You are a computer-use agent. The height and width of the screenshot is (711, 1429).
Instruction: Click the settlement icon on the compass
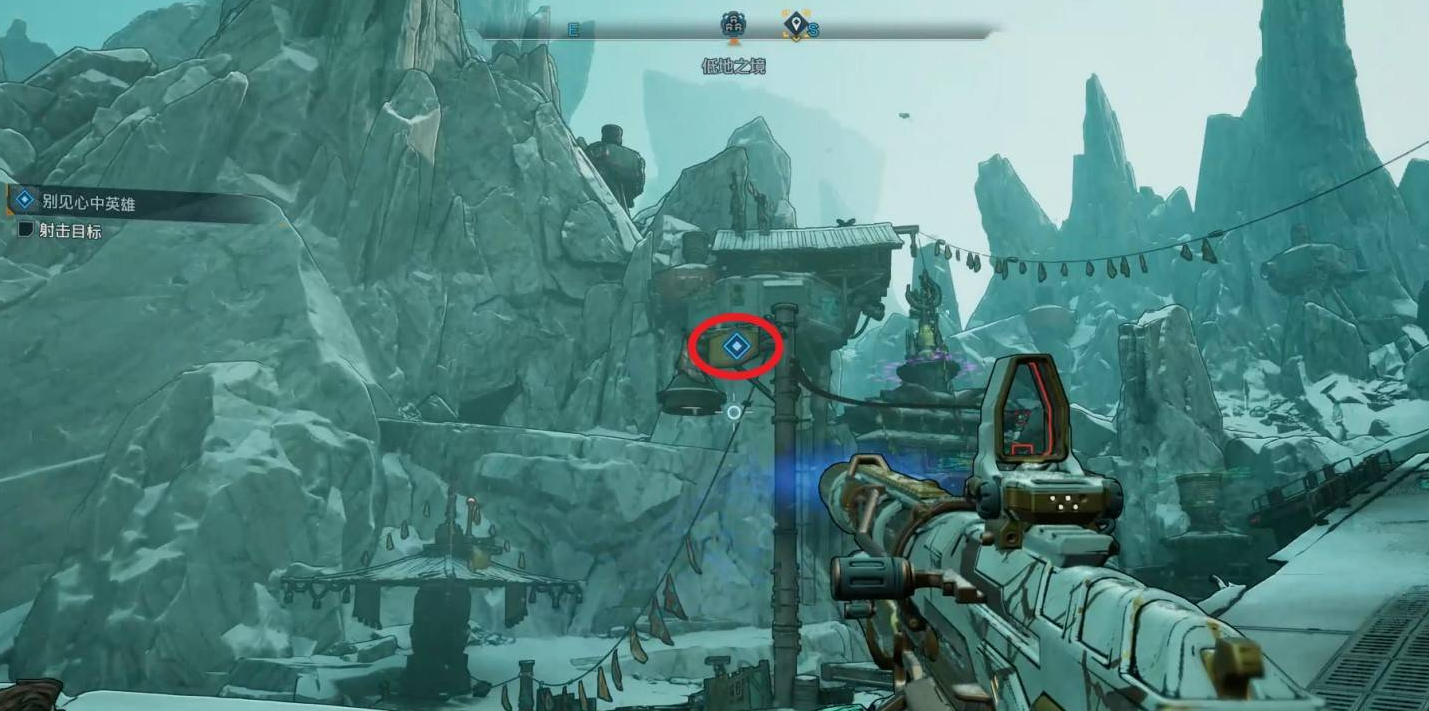[x=733, y=25]
